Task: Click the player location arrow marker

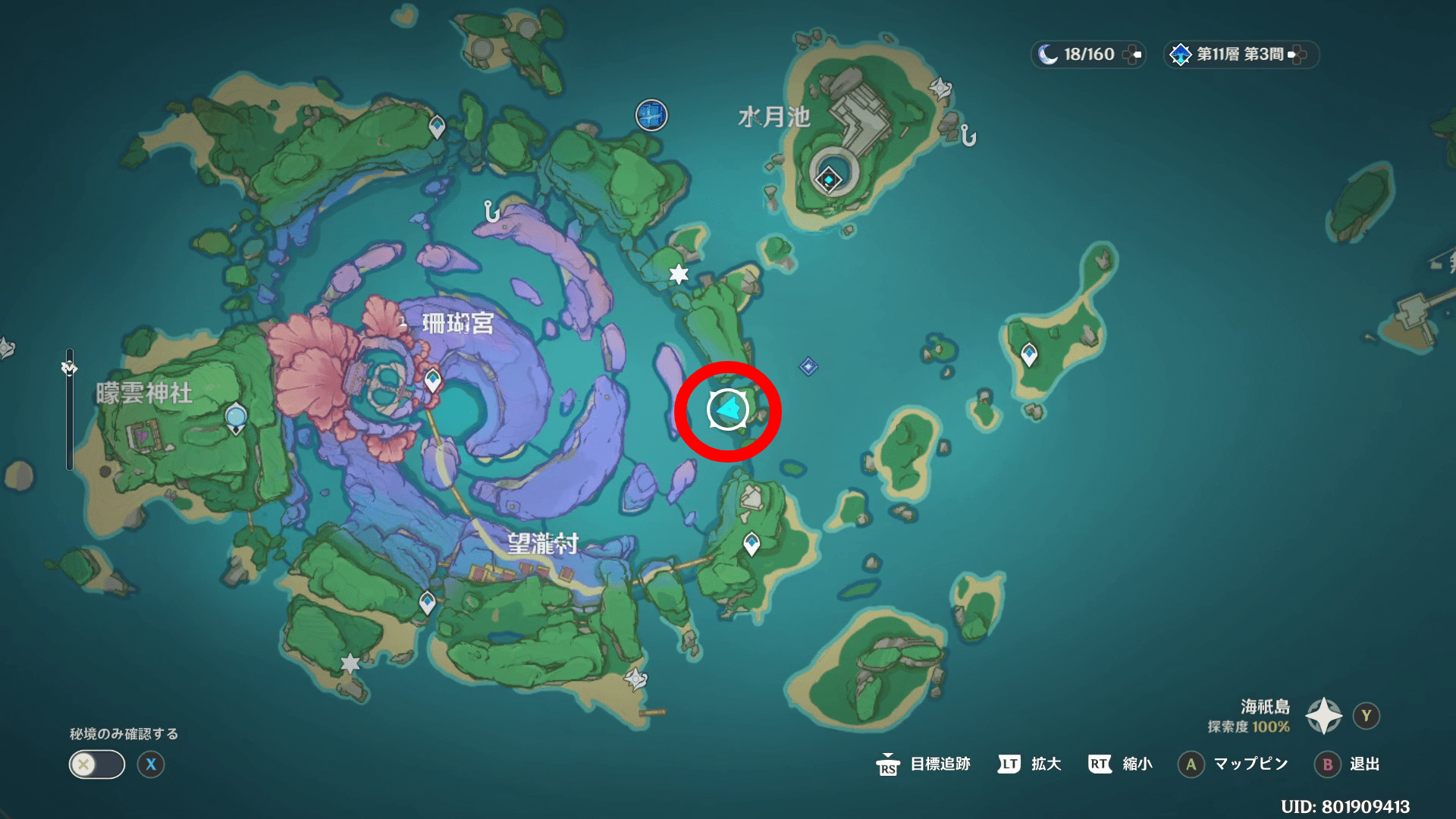Action: tap(728, 410)
